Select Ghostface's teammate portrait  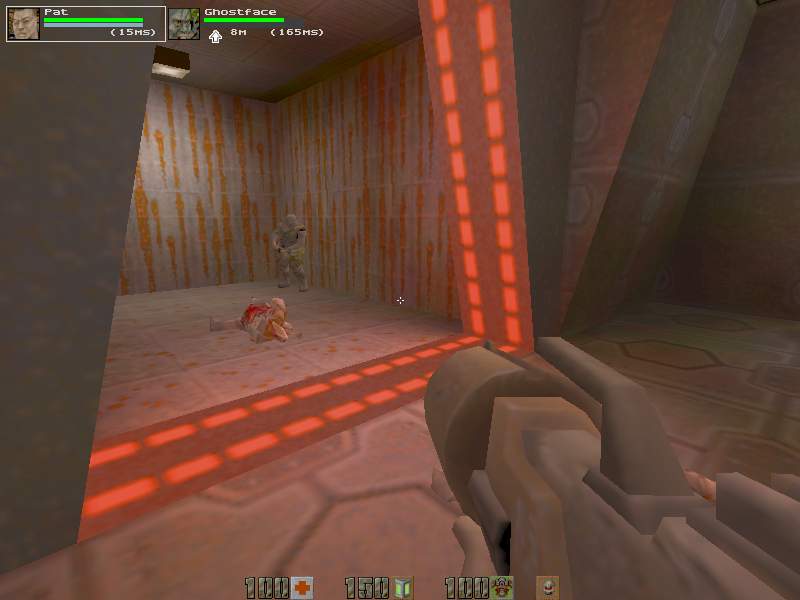[x=183, y=23]
